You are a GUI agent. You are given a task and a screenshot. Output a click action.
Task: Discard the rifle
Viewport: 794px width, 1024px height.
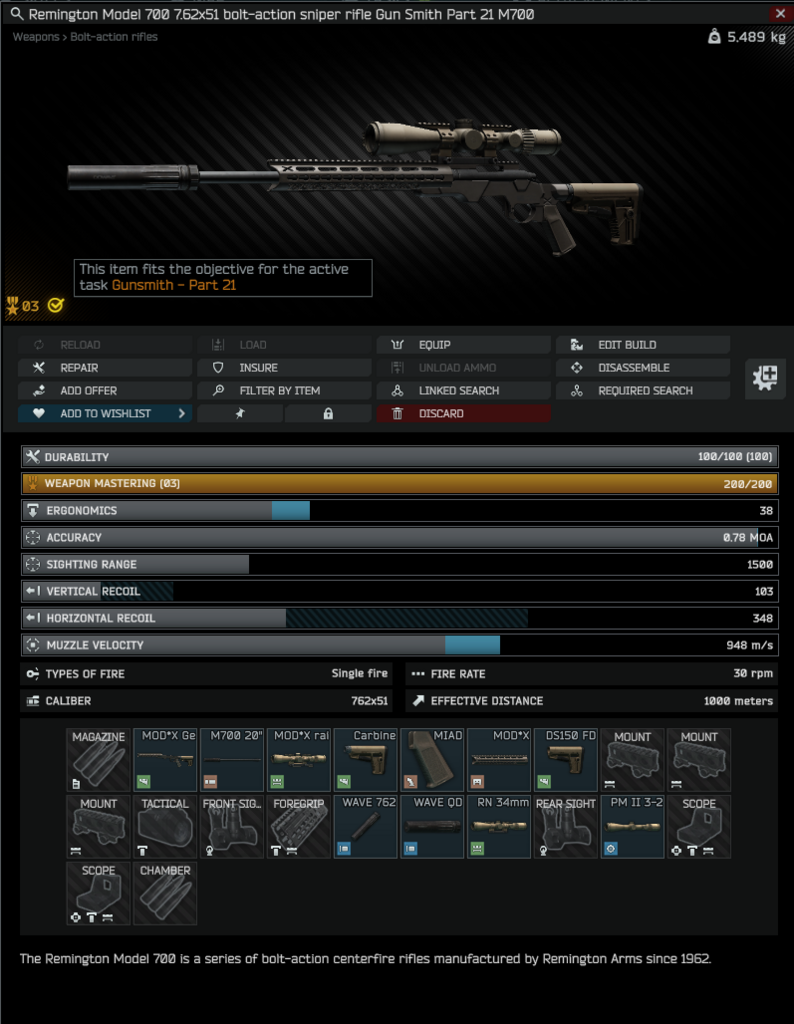(x=464, y=413)
